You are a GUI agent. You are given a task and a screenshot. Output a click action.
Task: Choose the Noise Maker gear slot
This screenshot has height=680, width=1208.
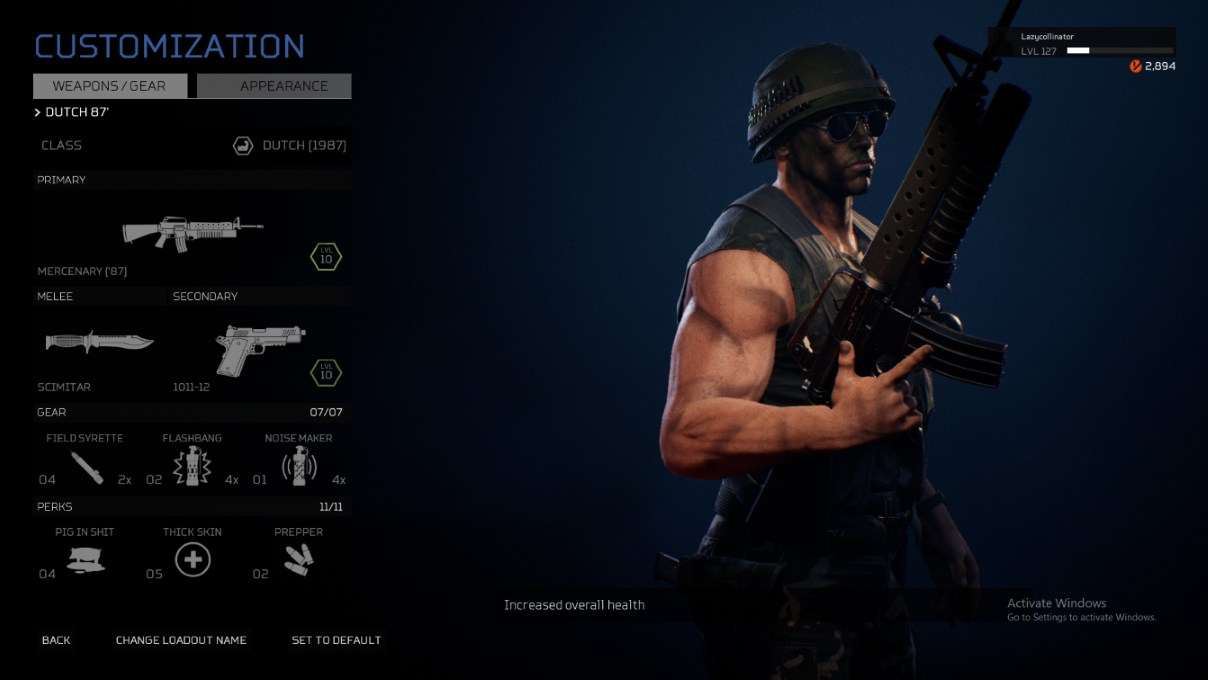298,467
